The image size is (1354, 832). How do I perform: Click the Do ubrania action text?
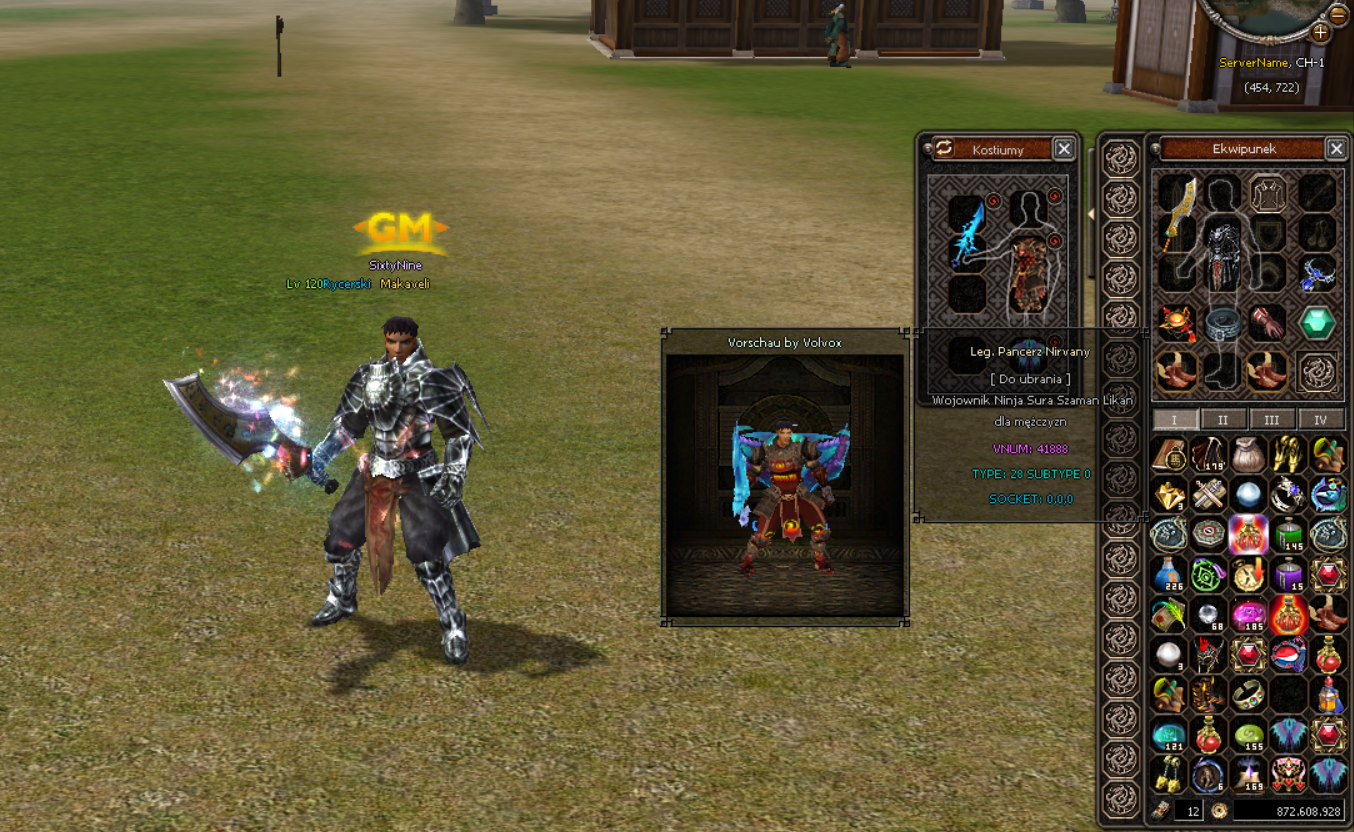coord(1030,380)
